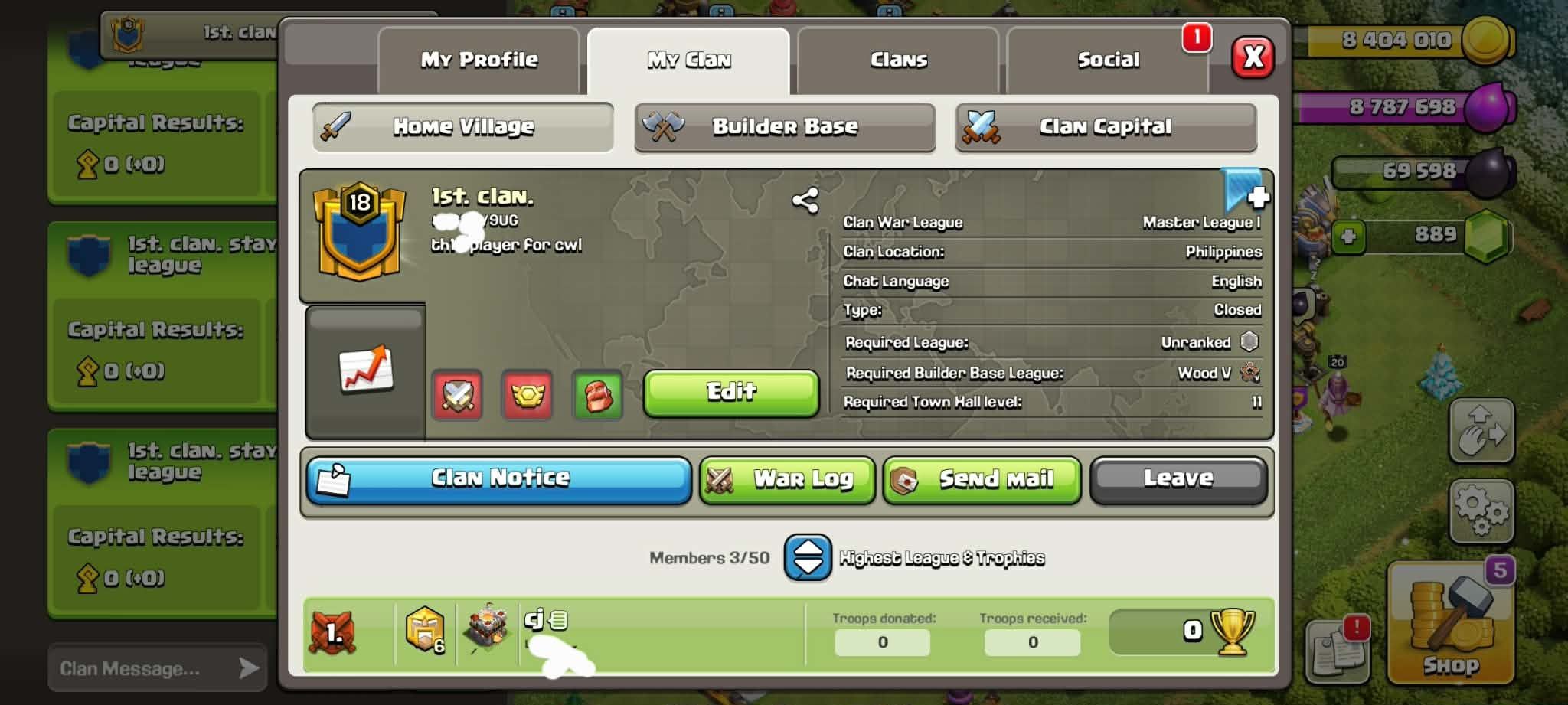
Task: Choose Send Mail to clan
Action: 982,480
